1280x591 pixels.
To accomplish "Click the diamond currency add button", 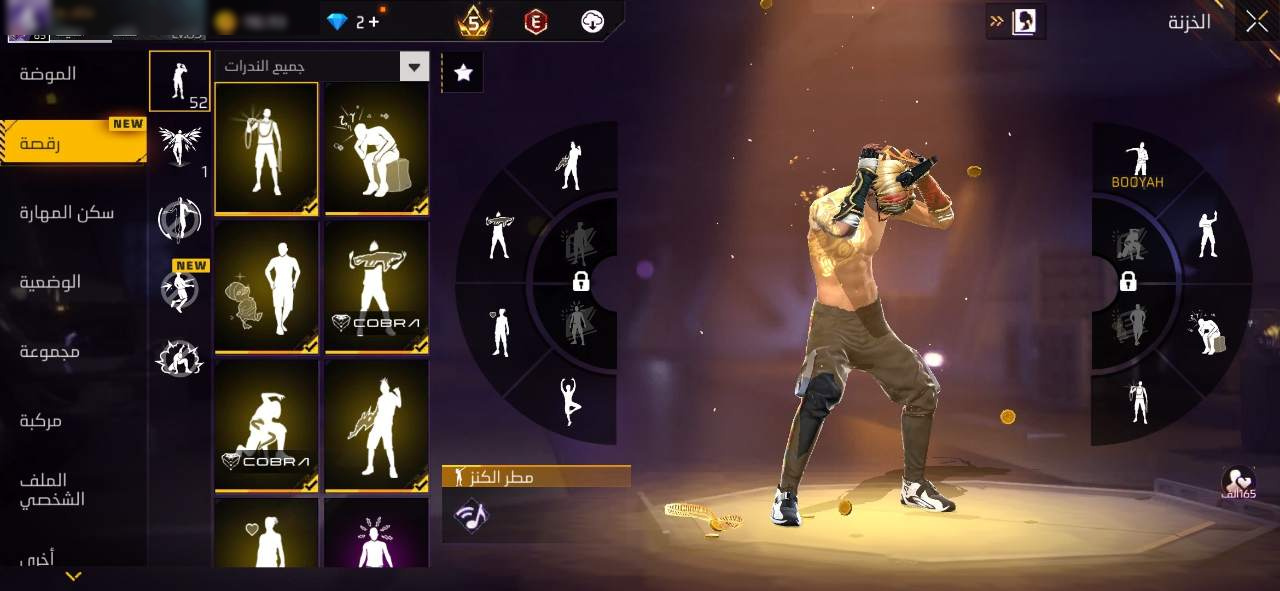I will (374, 21).
